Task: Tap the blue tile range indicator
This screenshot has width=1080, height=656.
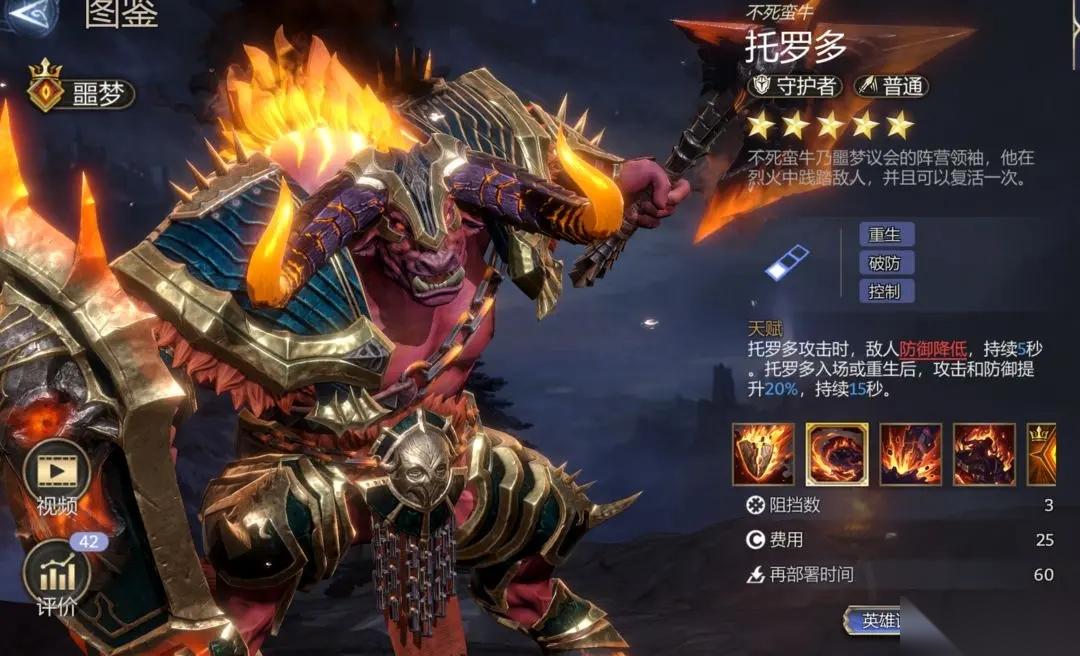Action: 787,263
